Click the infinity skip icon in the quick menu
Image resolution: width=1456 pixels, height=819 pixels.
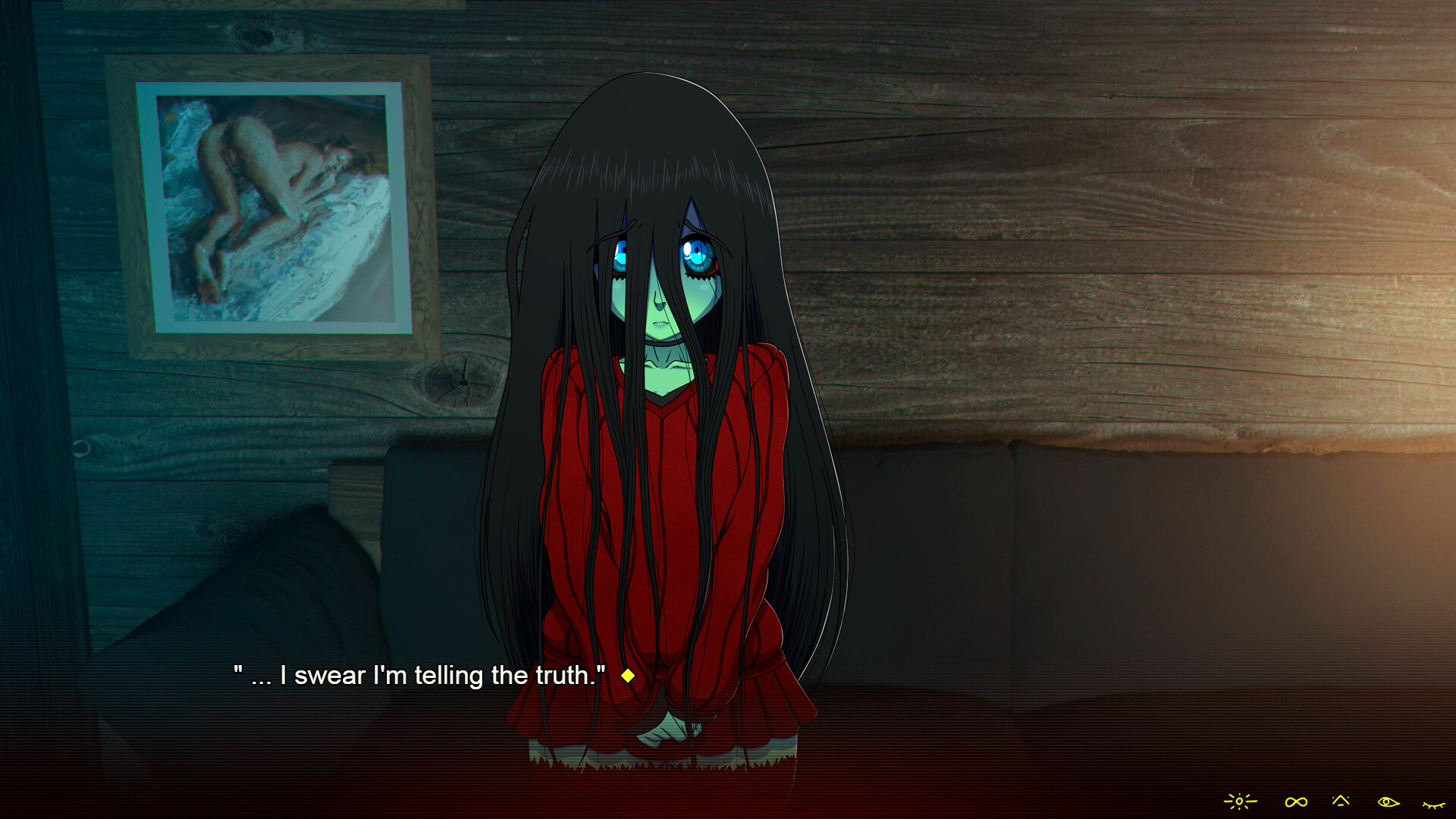tap(1296, 802)
